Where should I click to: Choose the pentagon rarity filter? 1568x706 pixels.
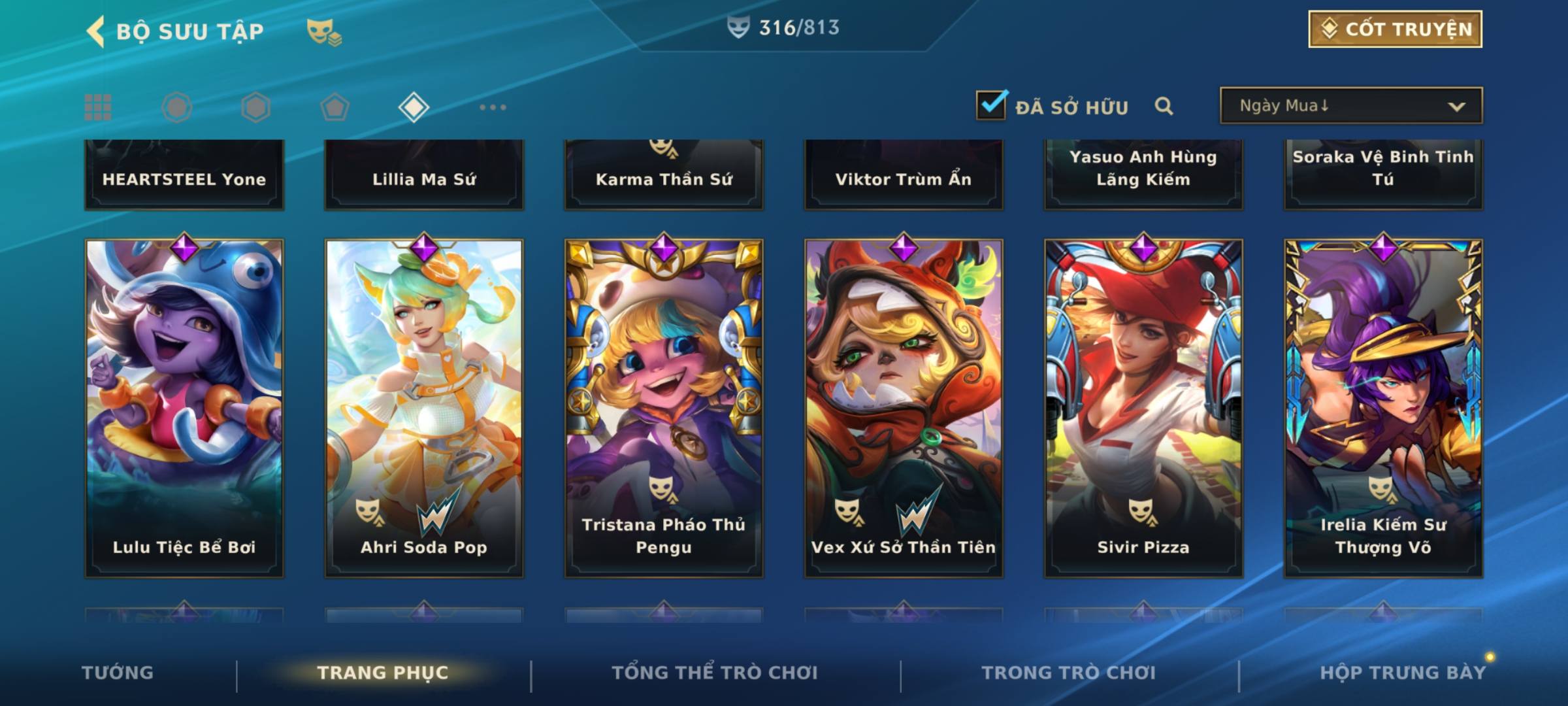[335, 107]
